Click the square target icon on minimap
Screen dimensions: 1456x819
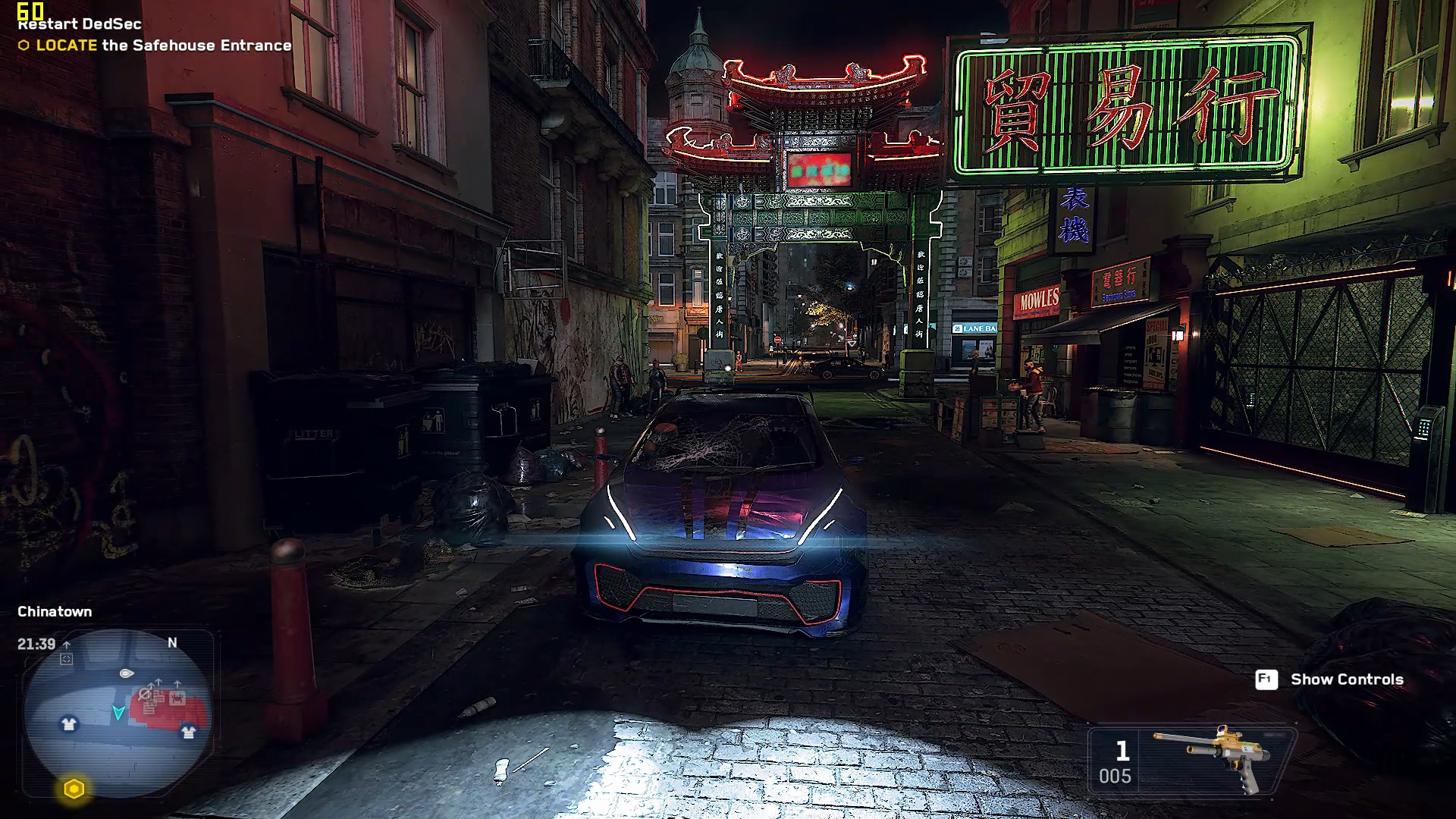point(67,659)
